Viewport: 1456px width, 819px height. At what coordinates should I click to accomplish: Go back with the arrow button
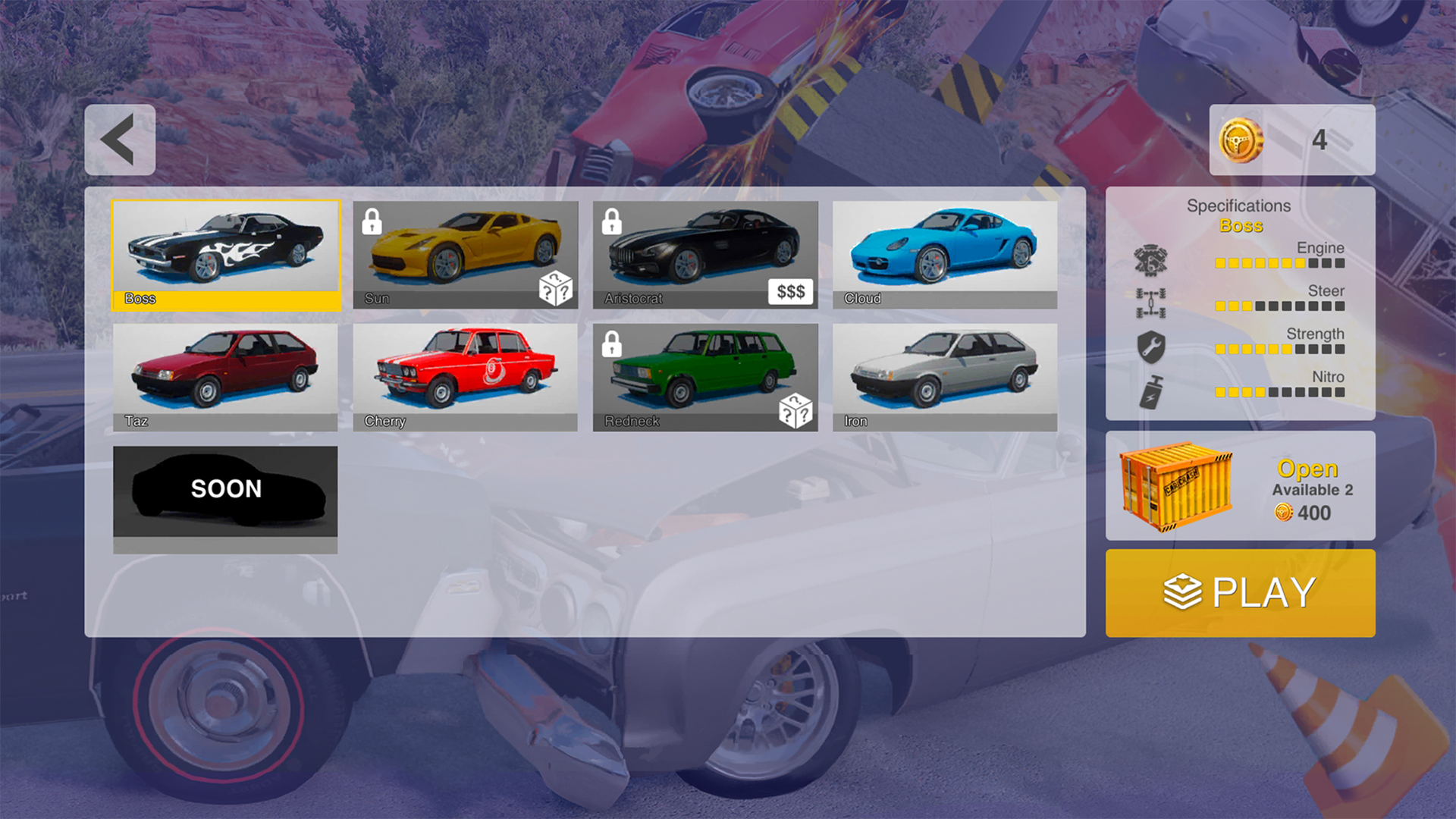120,139
